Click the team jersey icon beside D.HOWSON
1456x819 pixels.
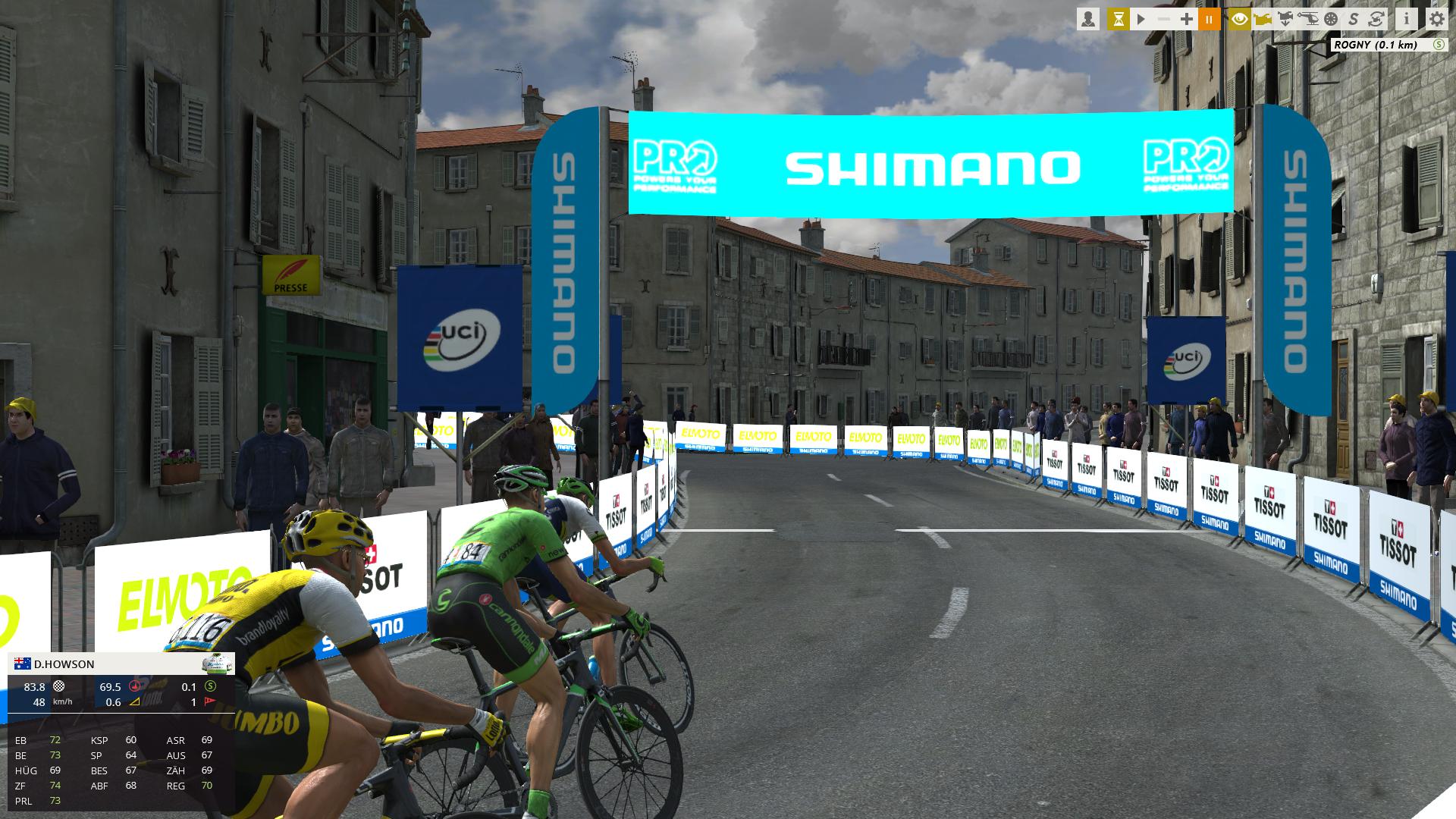click(218, 664)
